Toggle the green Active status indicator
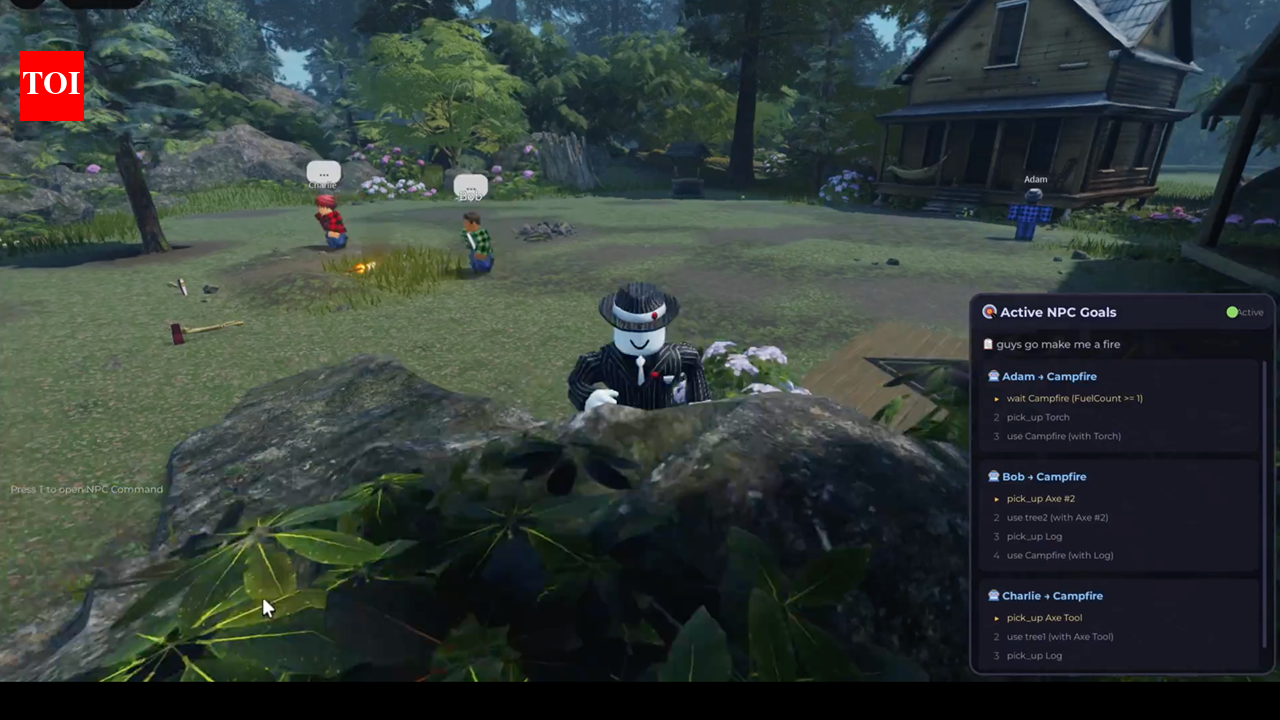This screenshot has width=1280, height=720. [1232, 312]
